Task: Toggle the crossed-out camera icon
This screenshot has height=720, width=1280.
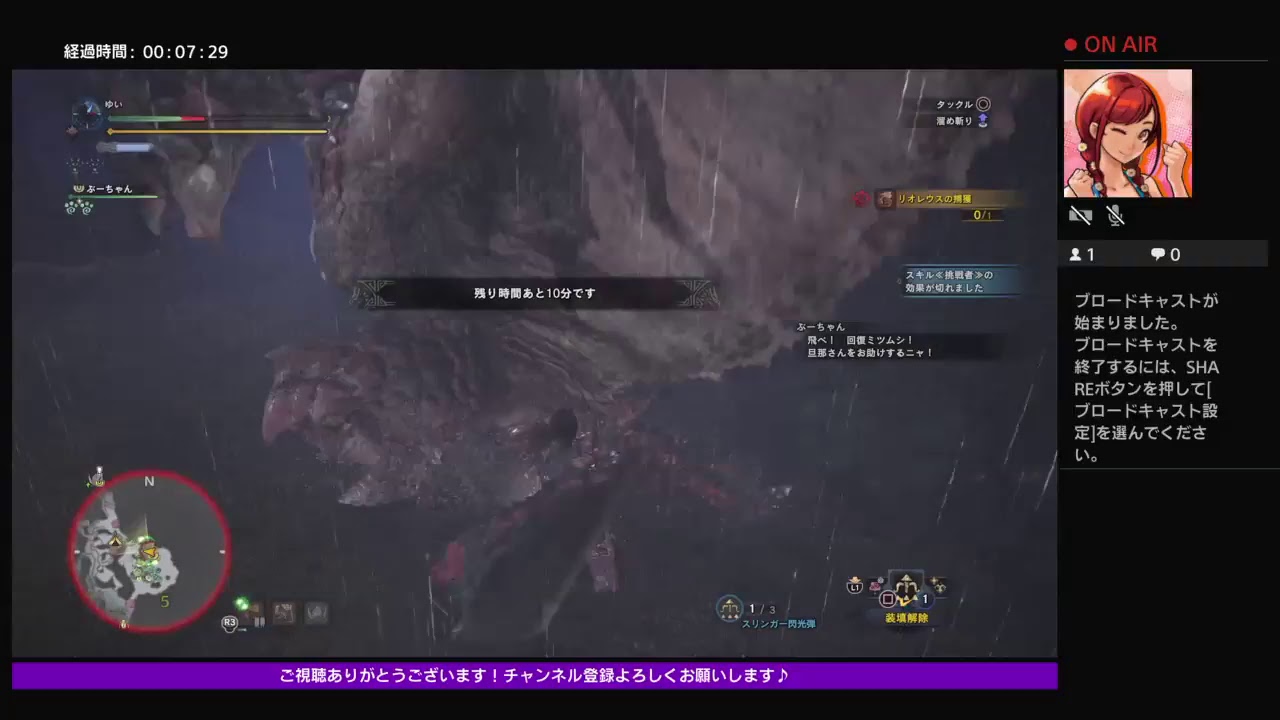Action: pos(1080,215)
